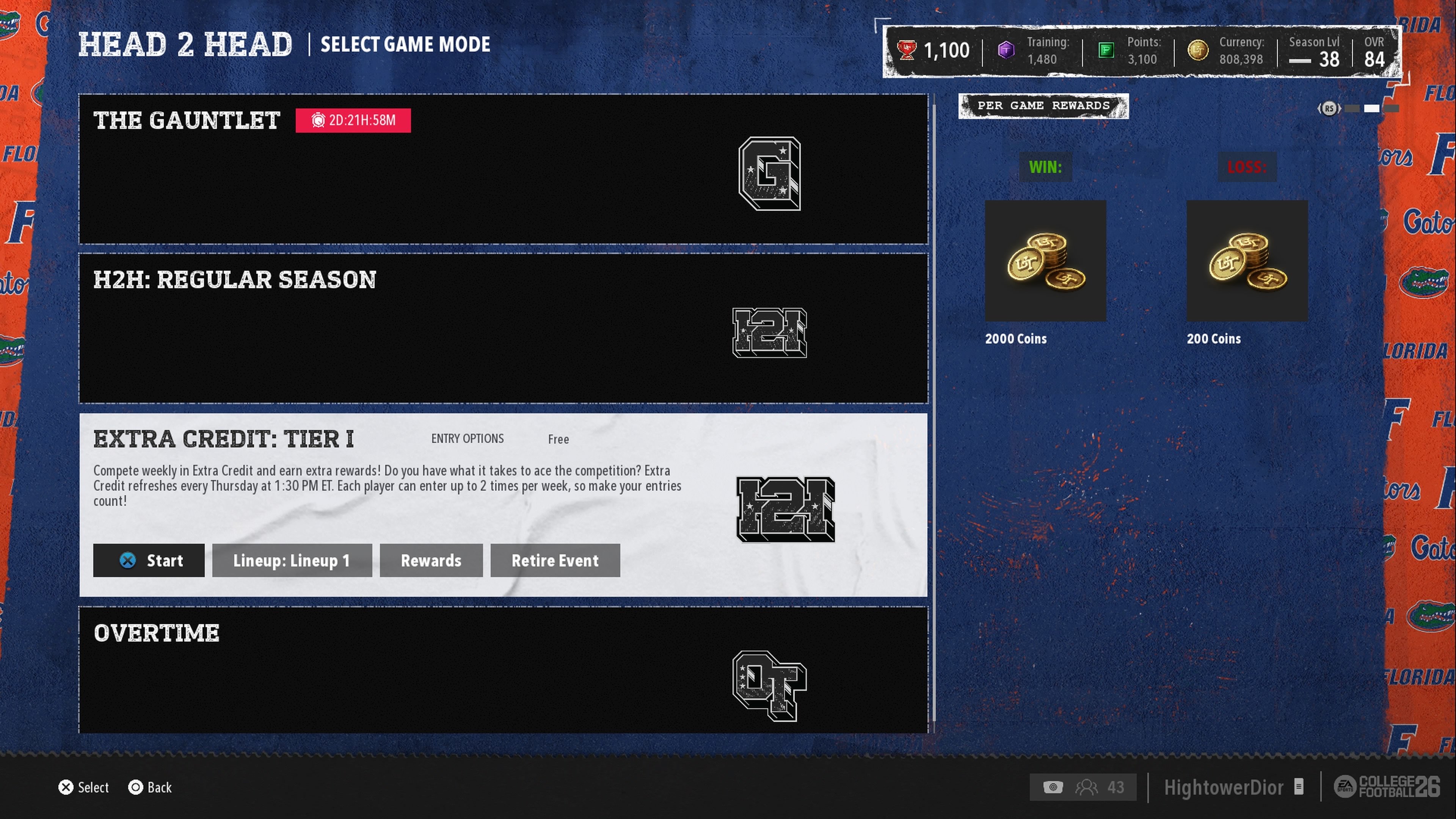Open the Lineup: Lineup 1 selector
1456x819 pixels.
point(292,560)
